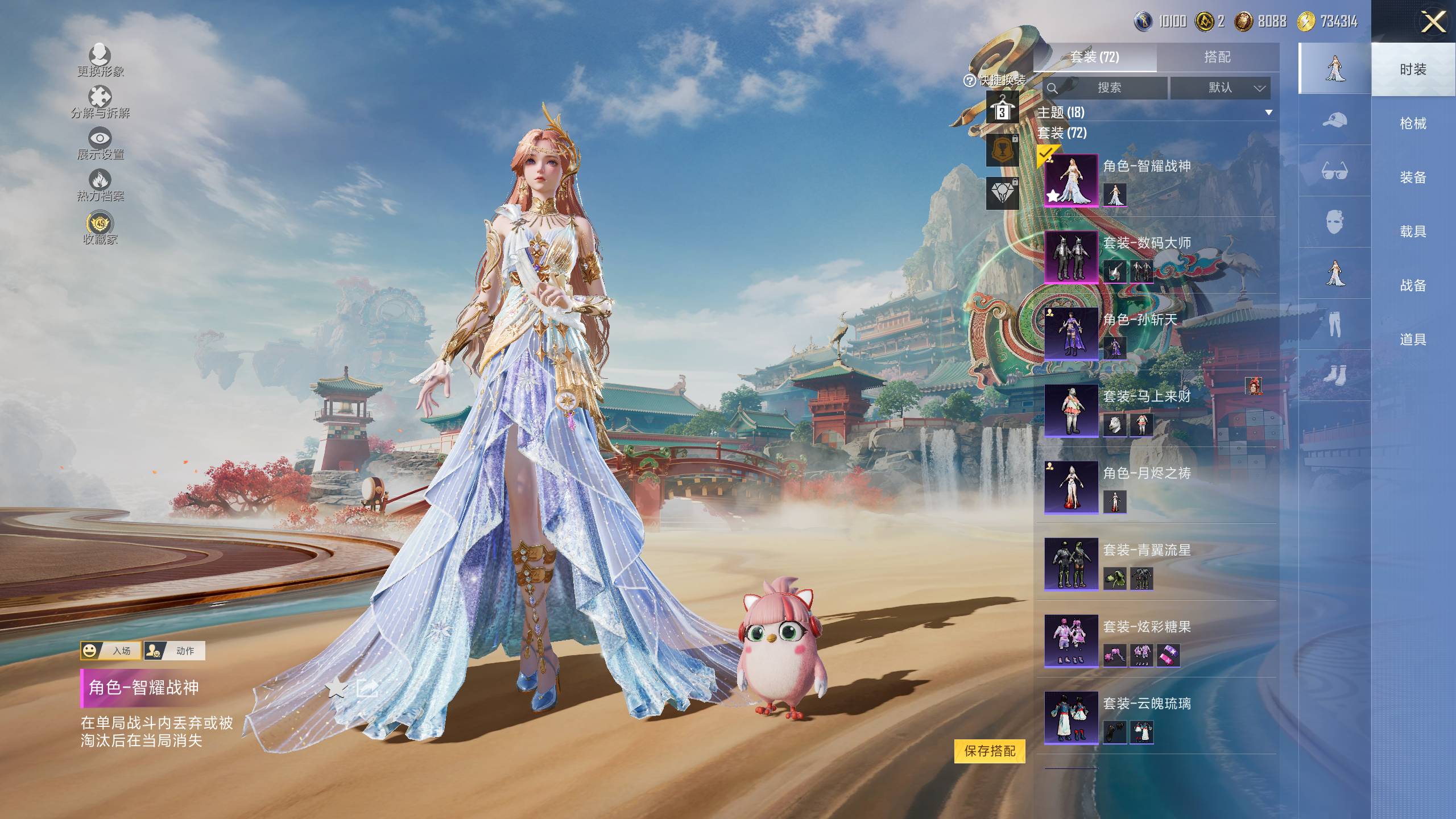Open 展示设置 display settings
This screenshot has width=1456, height=819.
tap(100, 143)
